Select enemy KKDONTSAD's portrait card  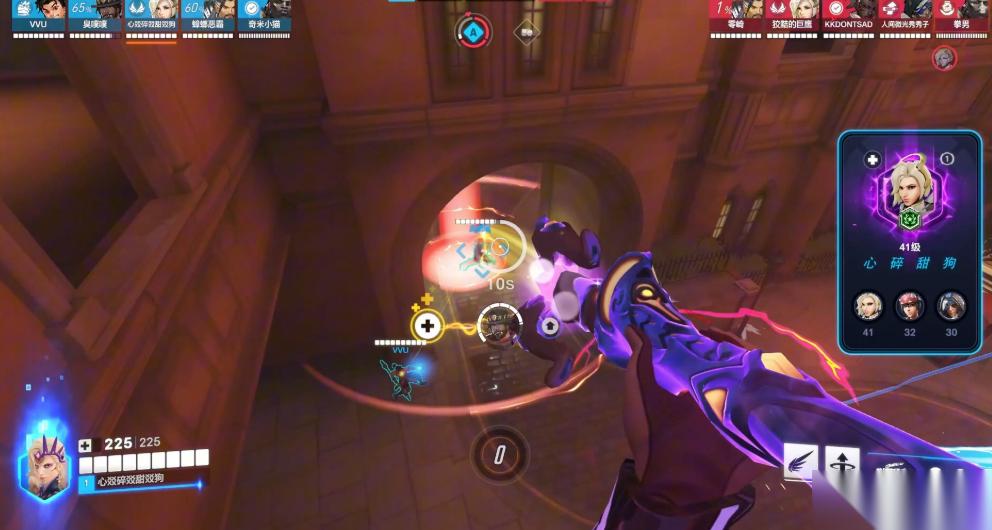(848, 12)
